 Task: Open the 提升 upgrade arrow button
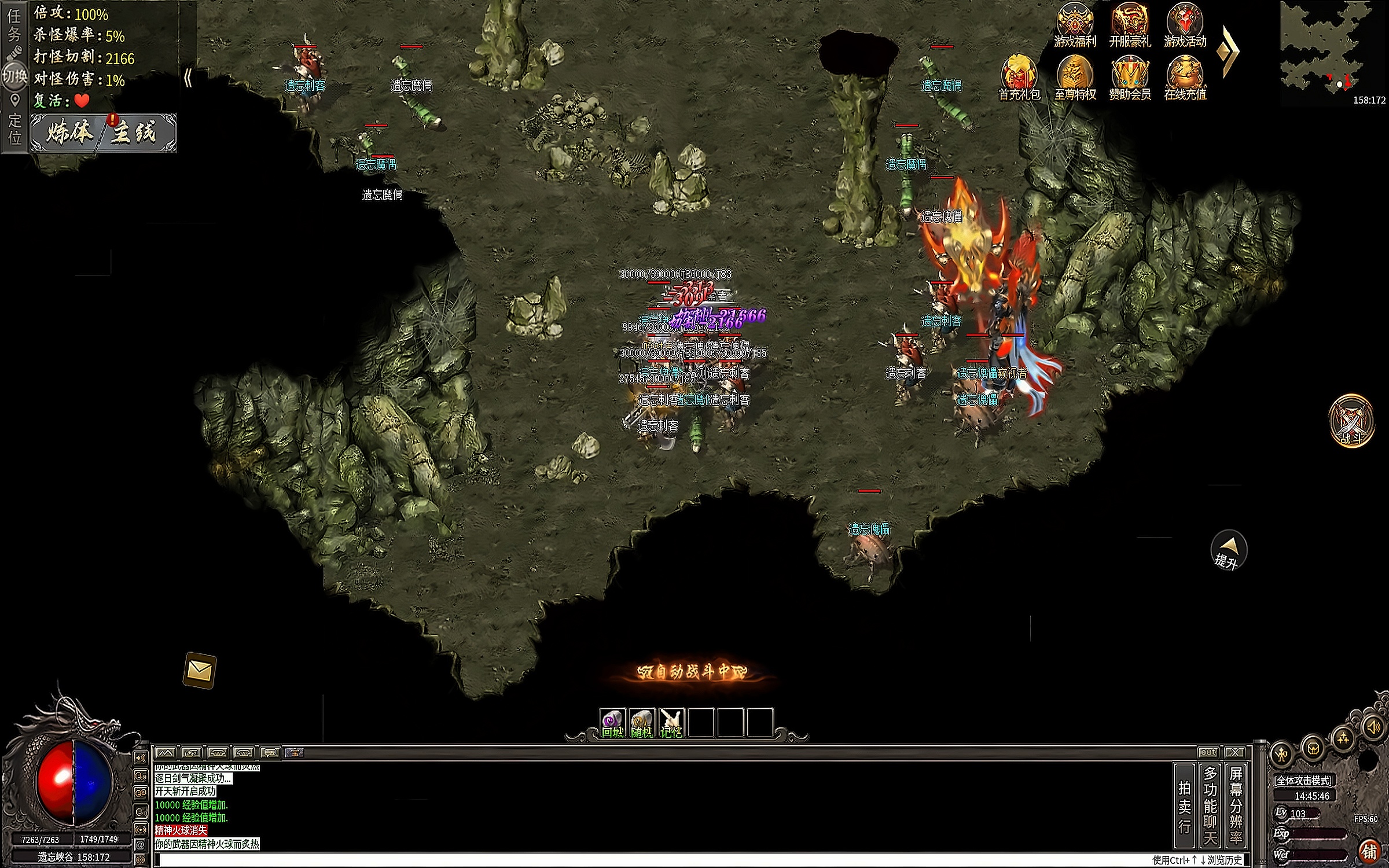[x=1228, y=550]
